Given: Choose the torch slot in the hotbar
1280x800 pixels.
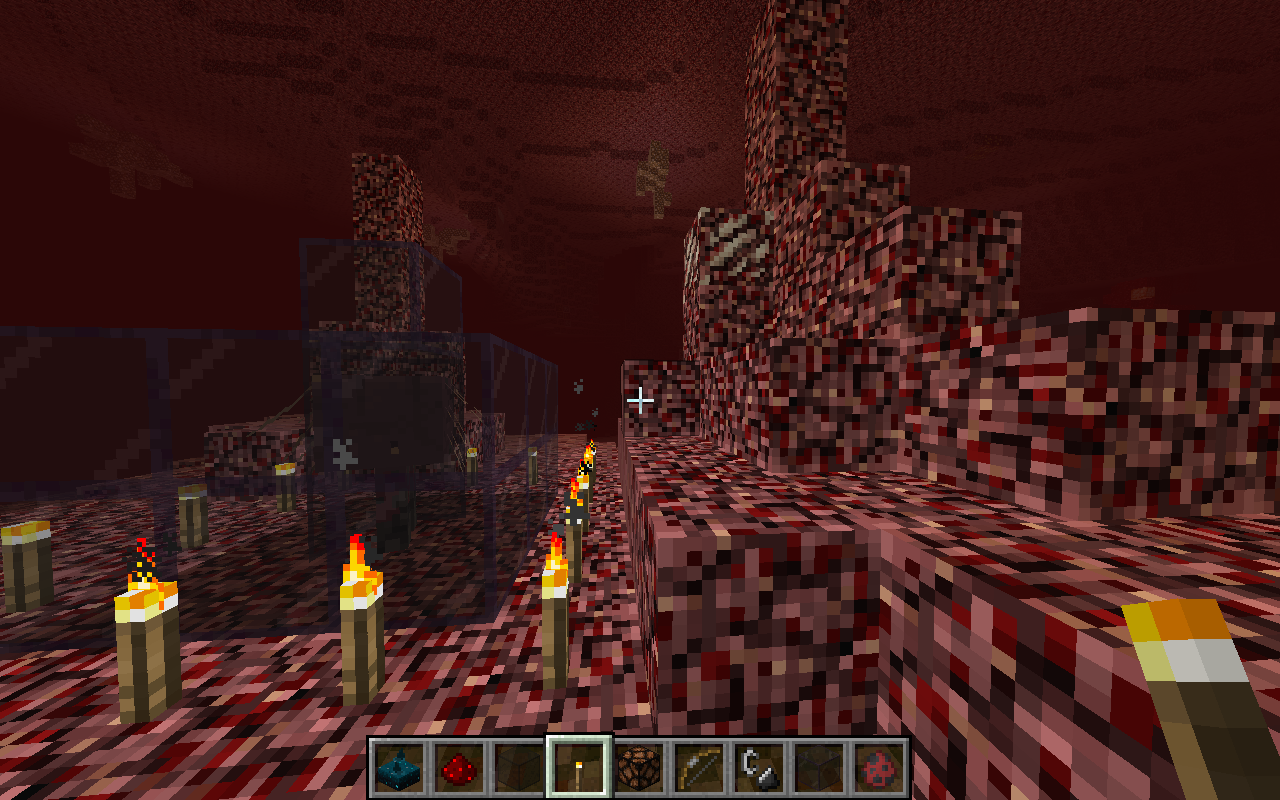Looking at the screenshot, I should click(579, 768).
